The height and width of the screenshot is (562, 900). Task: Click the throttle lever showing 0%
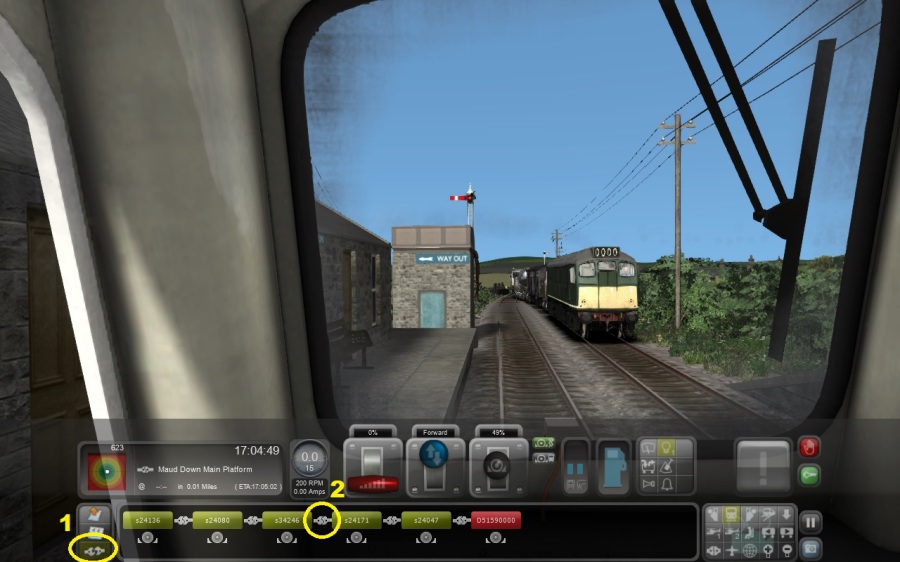click(x=373, y=466)
